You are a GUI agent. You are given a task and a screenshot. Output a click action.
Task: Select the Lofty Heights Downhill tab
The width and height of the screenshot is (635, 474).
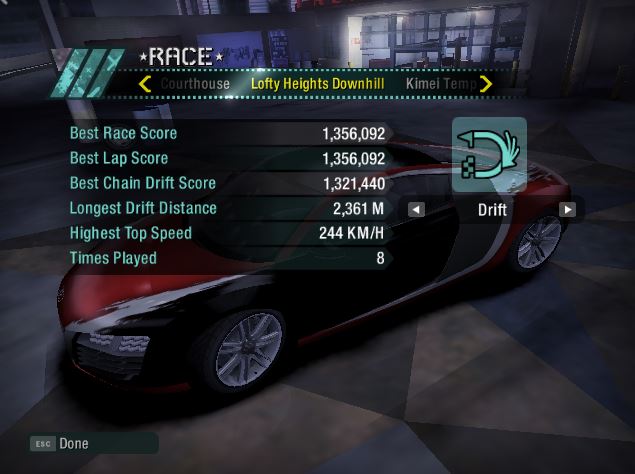click(x=318, y=84)
